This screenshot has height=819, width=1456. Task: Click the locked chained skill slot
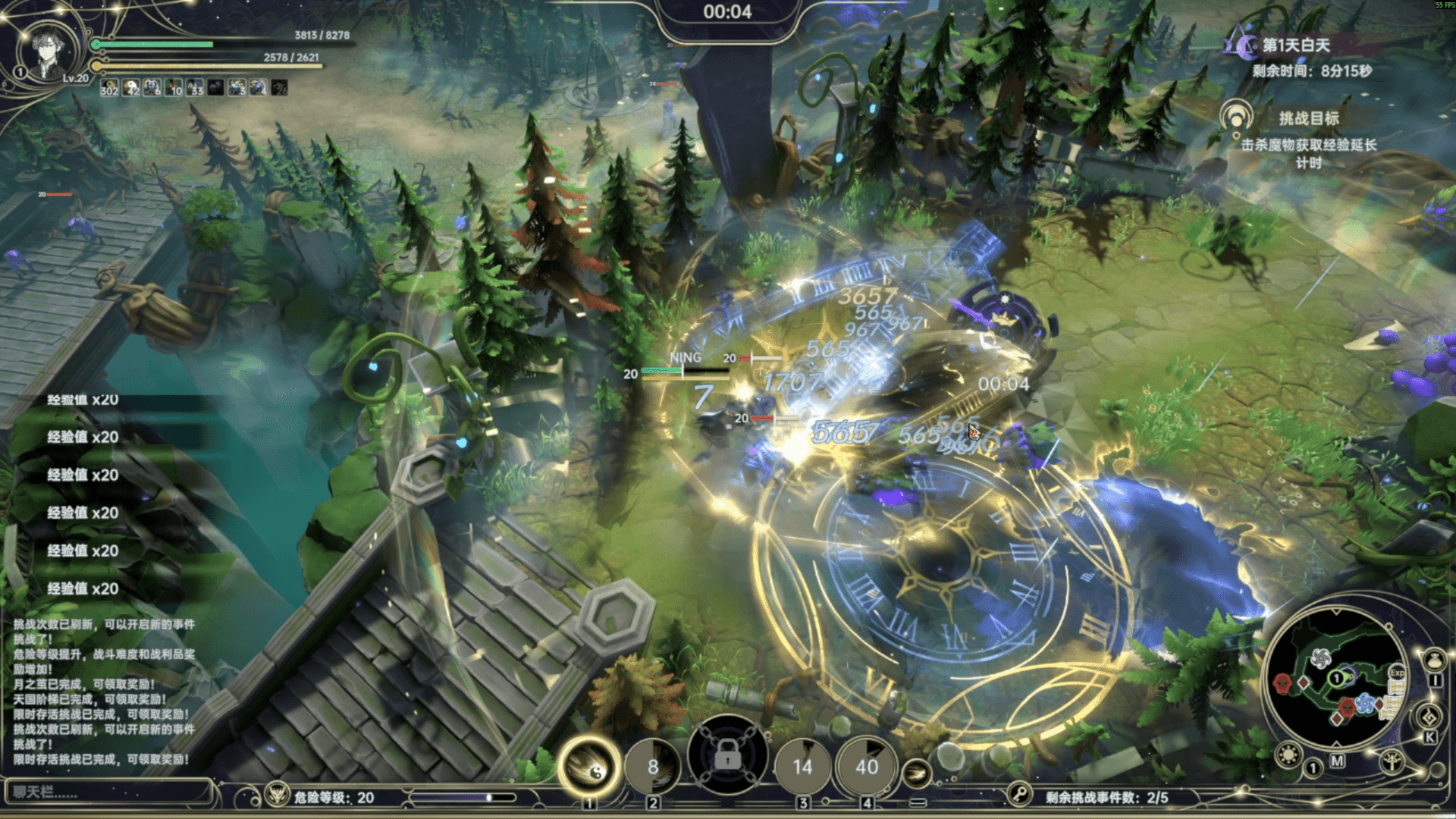pos(727,756)
